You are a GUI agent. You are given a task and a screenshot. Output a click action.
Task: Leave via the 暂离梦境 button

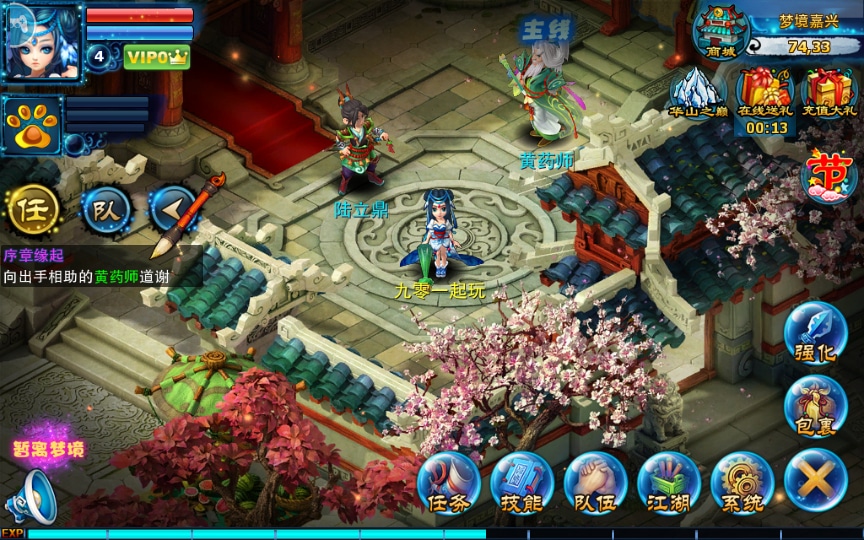coord(48,449)
